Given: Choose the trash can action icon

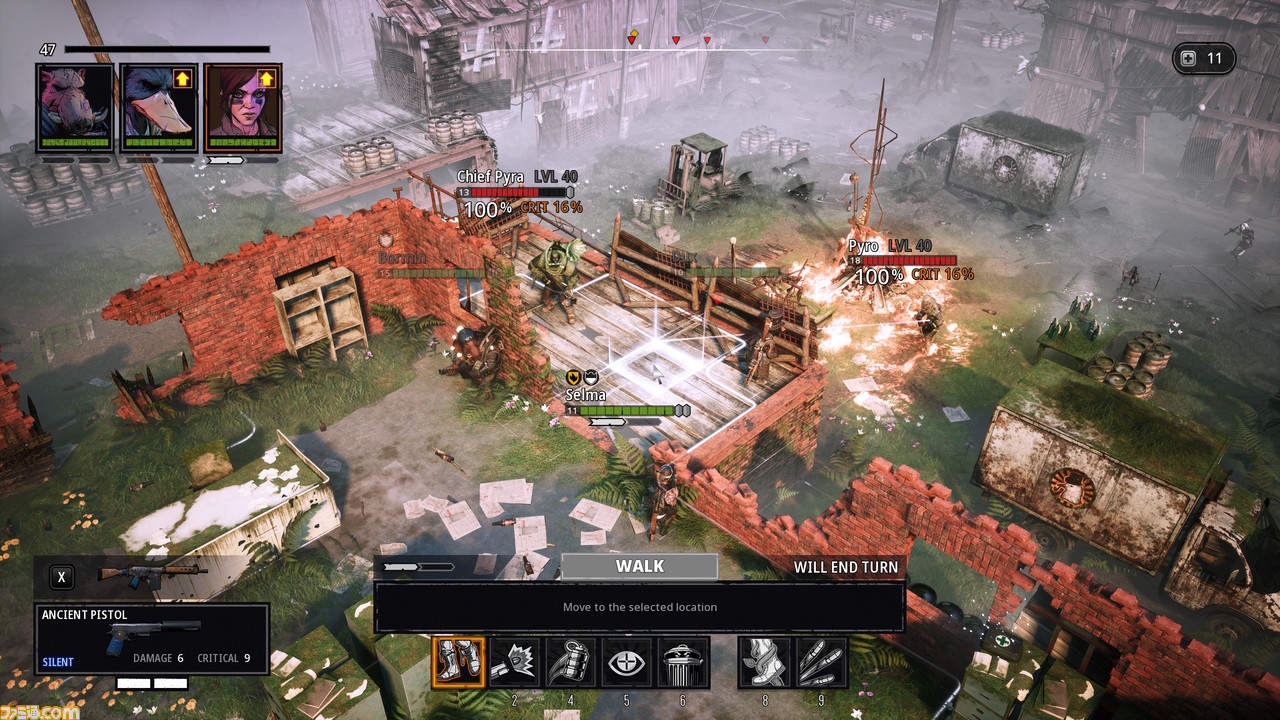Looking at the screenshot, I should point(683,662).
